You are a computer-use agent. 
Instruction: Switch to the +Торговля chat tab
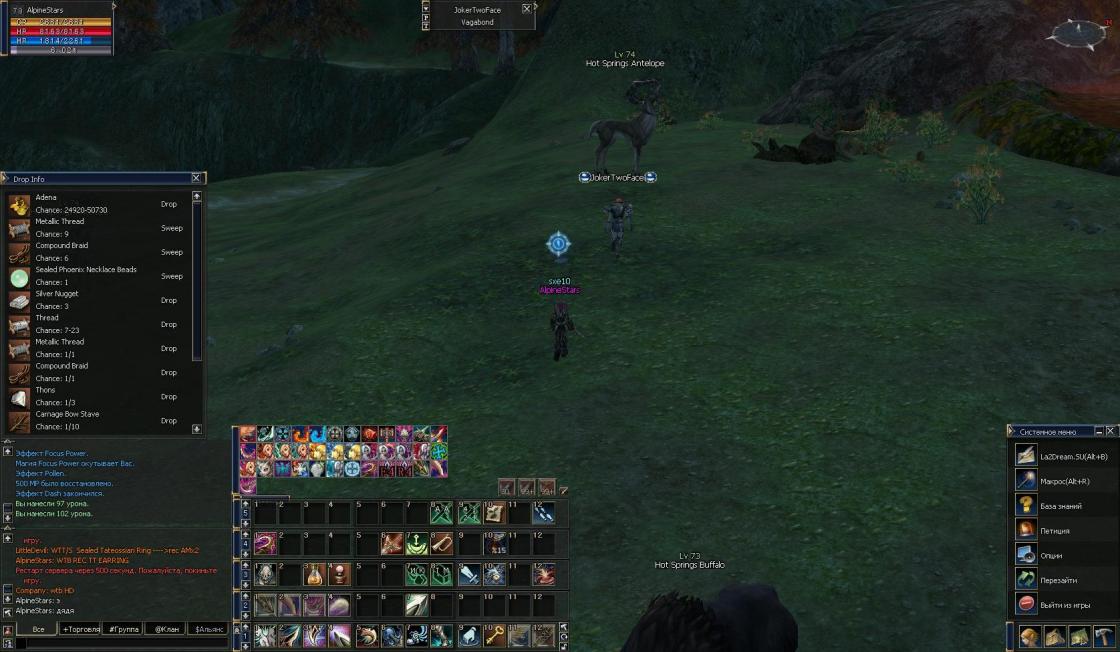click(x=82, y=629)
